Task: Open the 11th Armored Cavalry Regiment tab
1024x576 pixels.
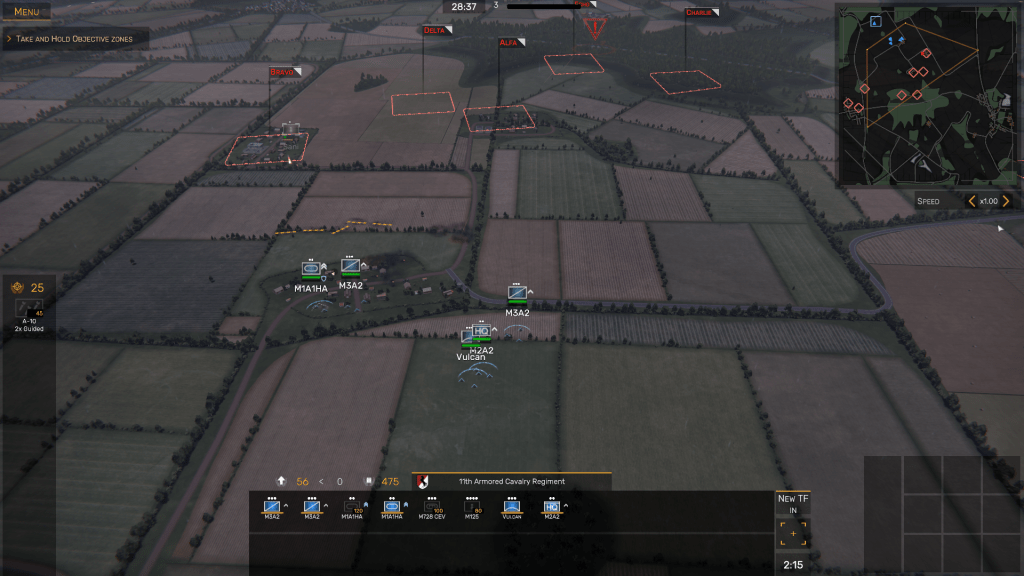Action: pos(510,481)
